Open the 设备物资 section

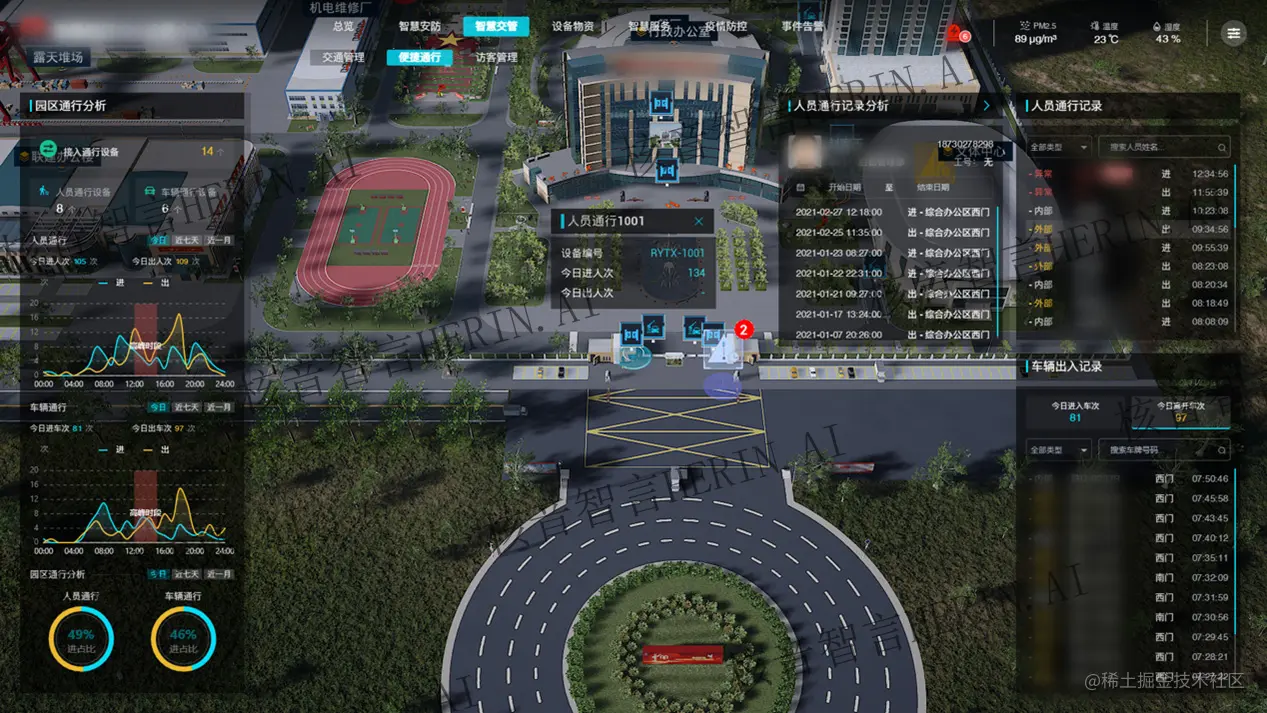click(573, 26)
